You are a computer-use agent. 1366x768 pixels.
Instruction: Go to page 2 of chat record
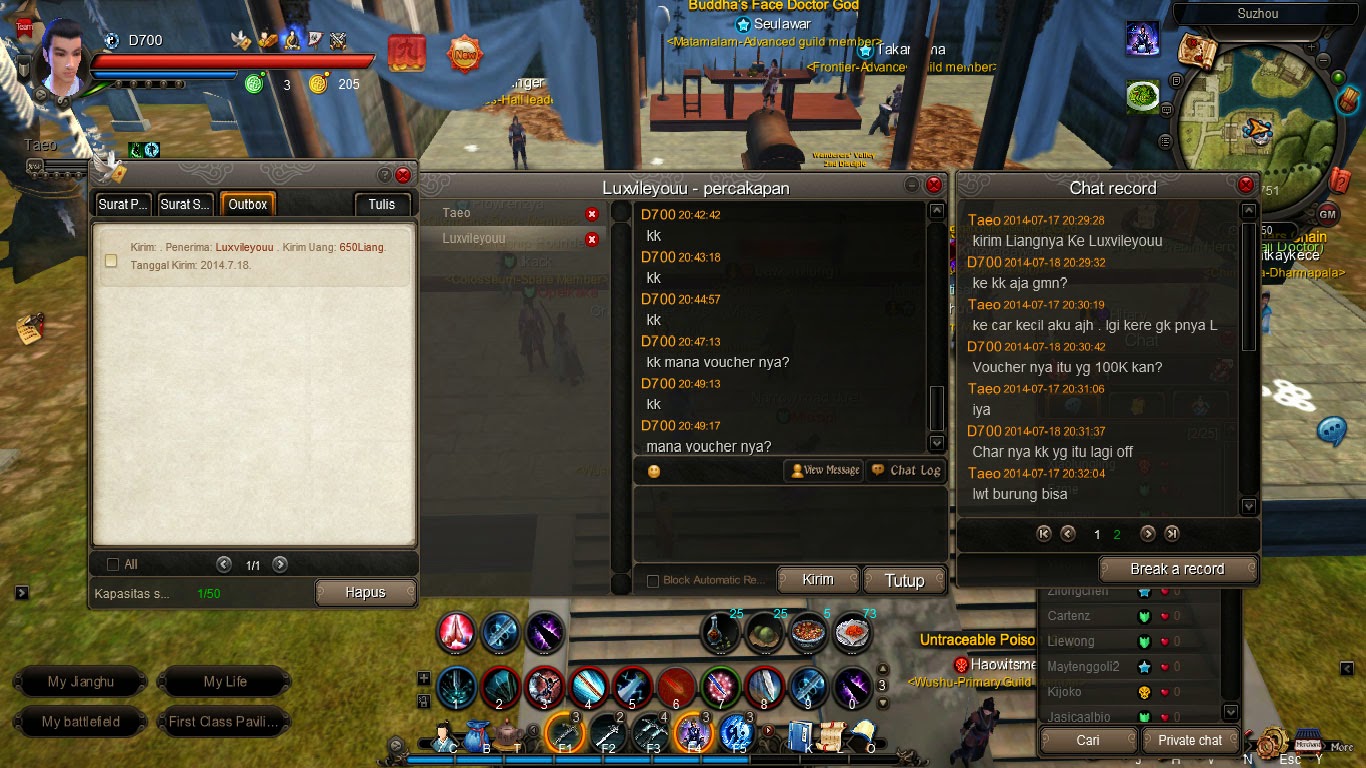(1117, 534)
